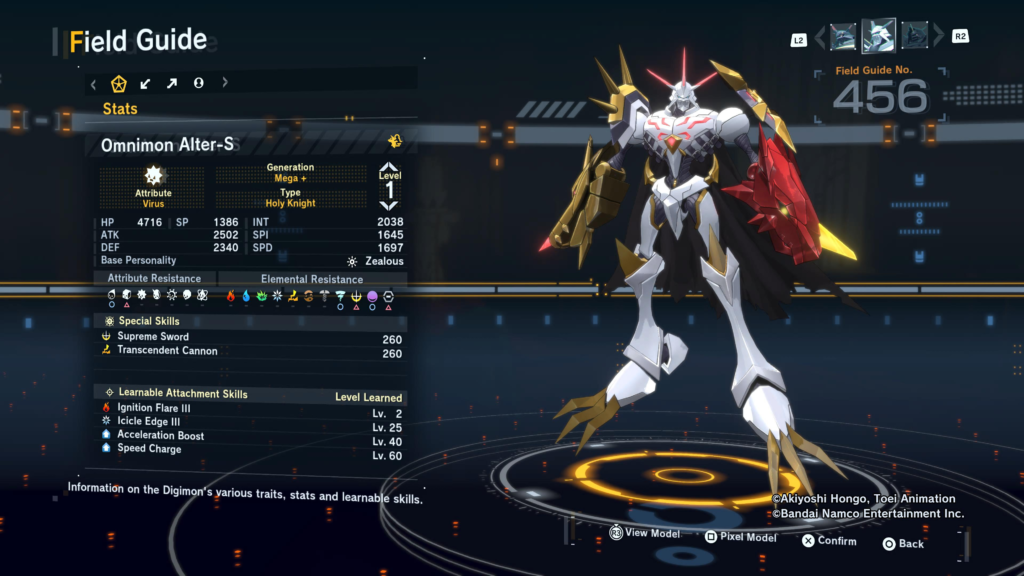Click the highlighted Omnimon Alter-S thumbnail
Screen dimensions: 1024x576
878,36
